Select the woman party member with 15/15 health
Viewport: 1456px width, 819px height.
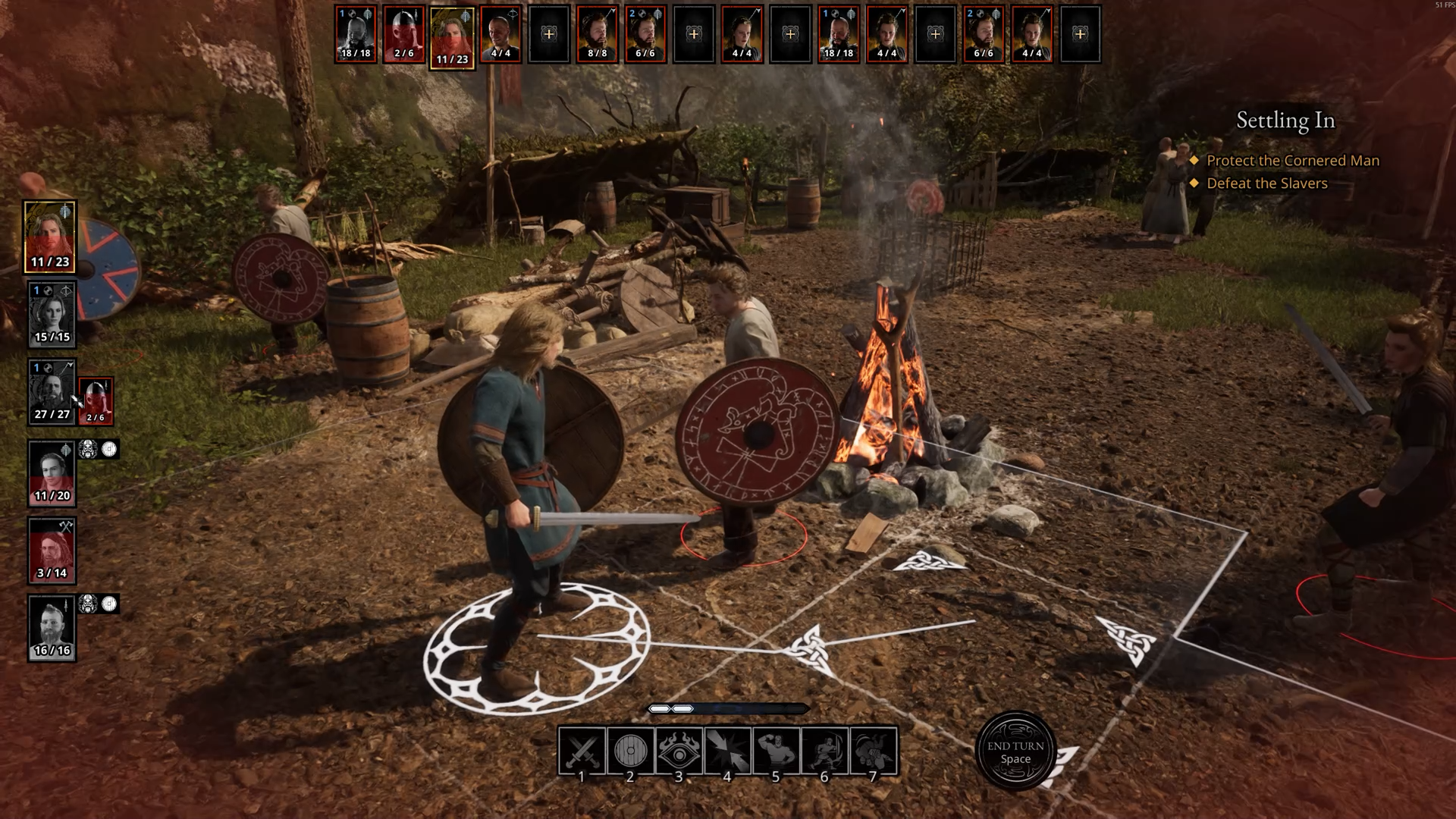point(52,314)
